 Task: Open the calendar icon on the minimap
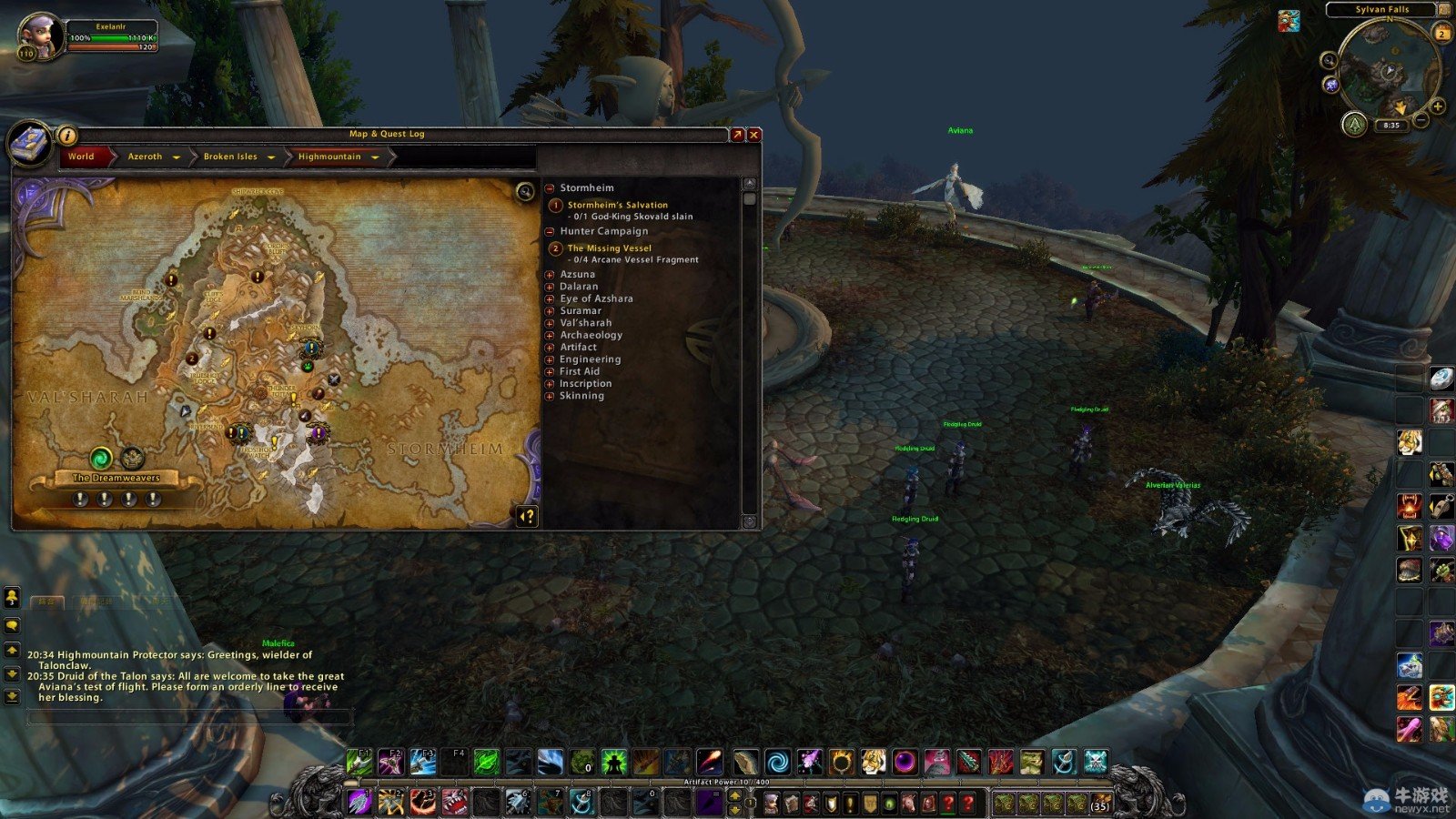[x=1442, y=32]
